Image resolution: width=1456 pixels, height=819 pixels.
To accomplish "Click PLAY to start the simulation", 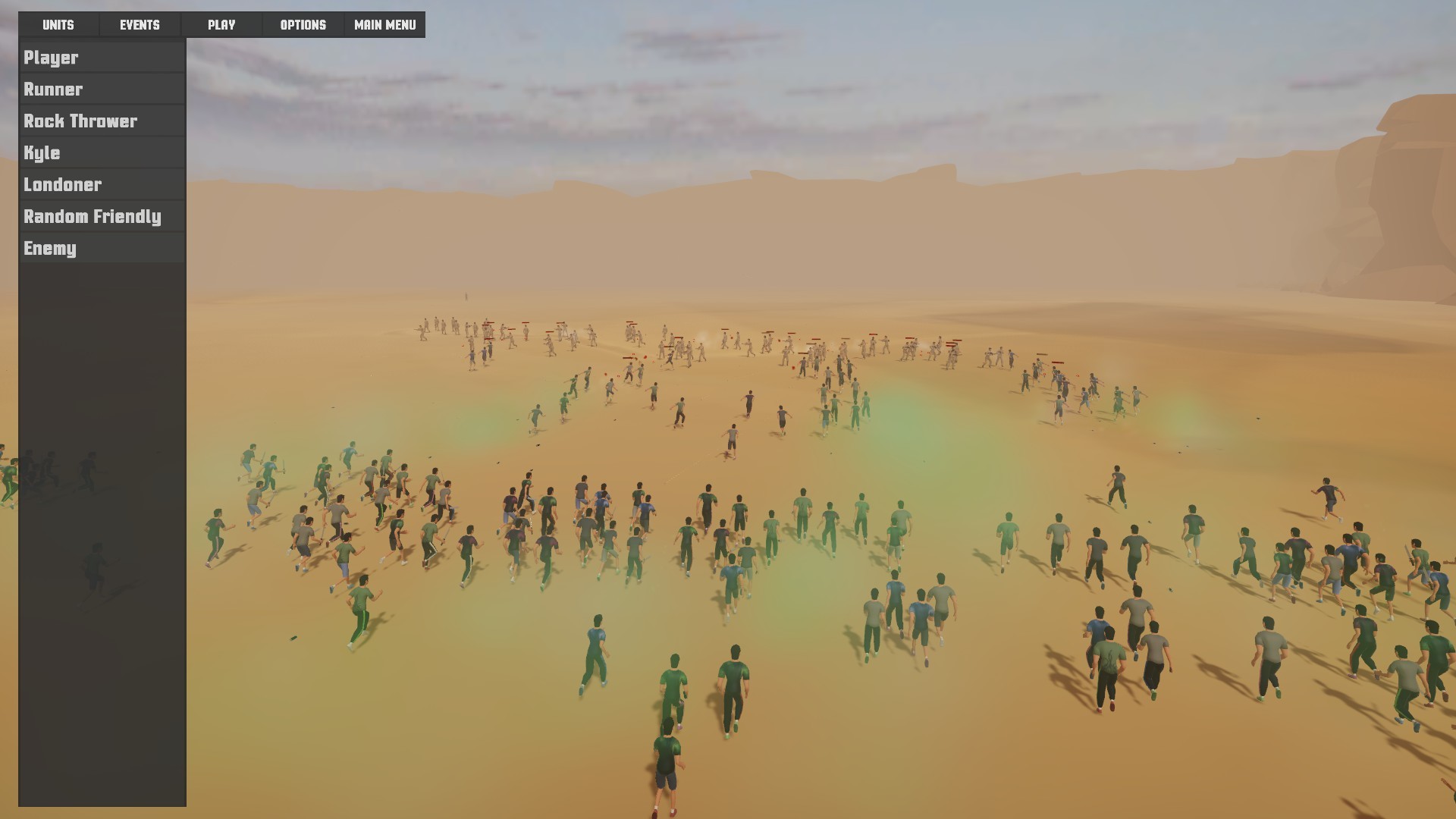I will (x=221, y=24).
